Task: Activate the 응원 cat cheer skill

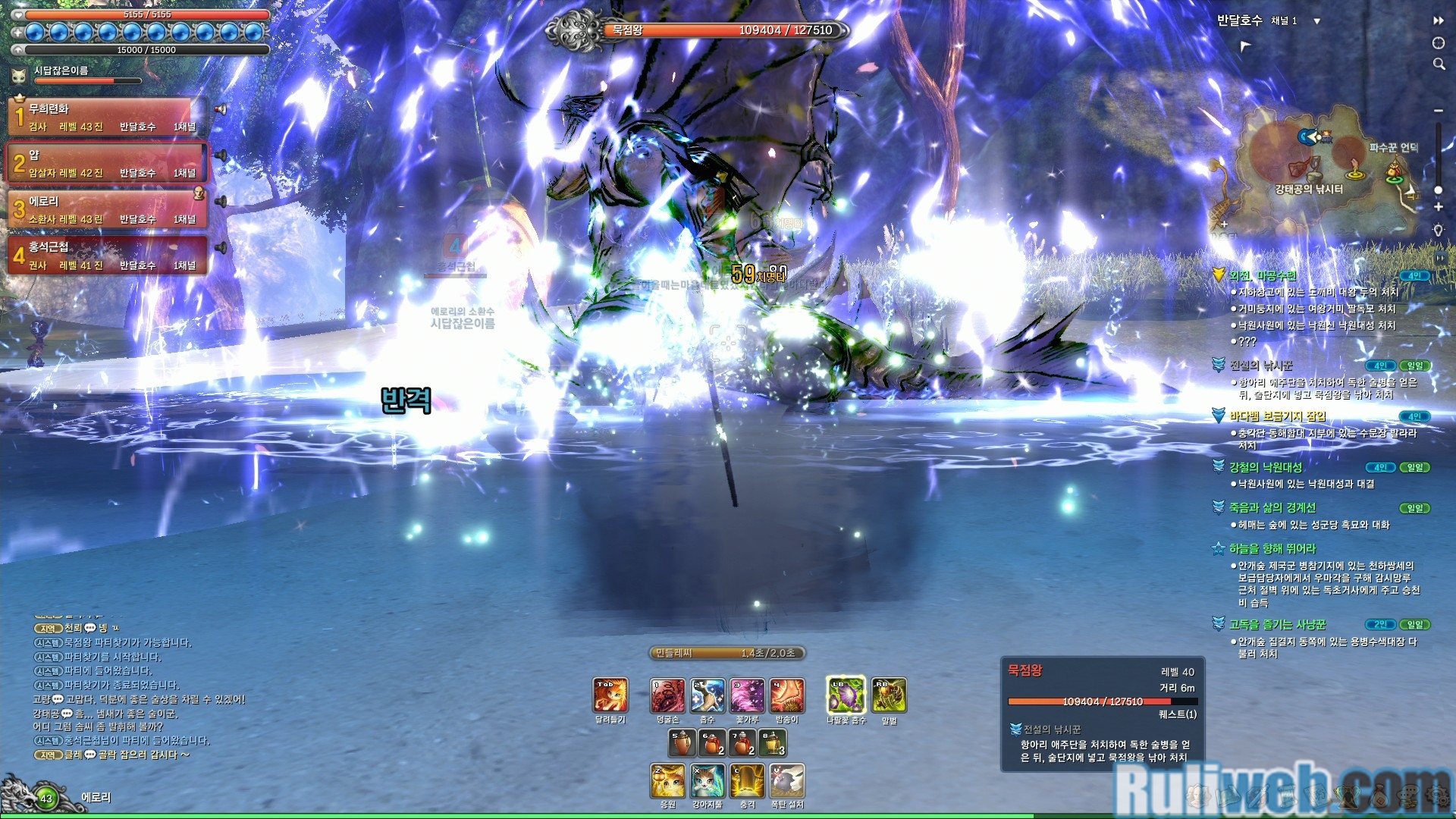Action: 667,781
